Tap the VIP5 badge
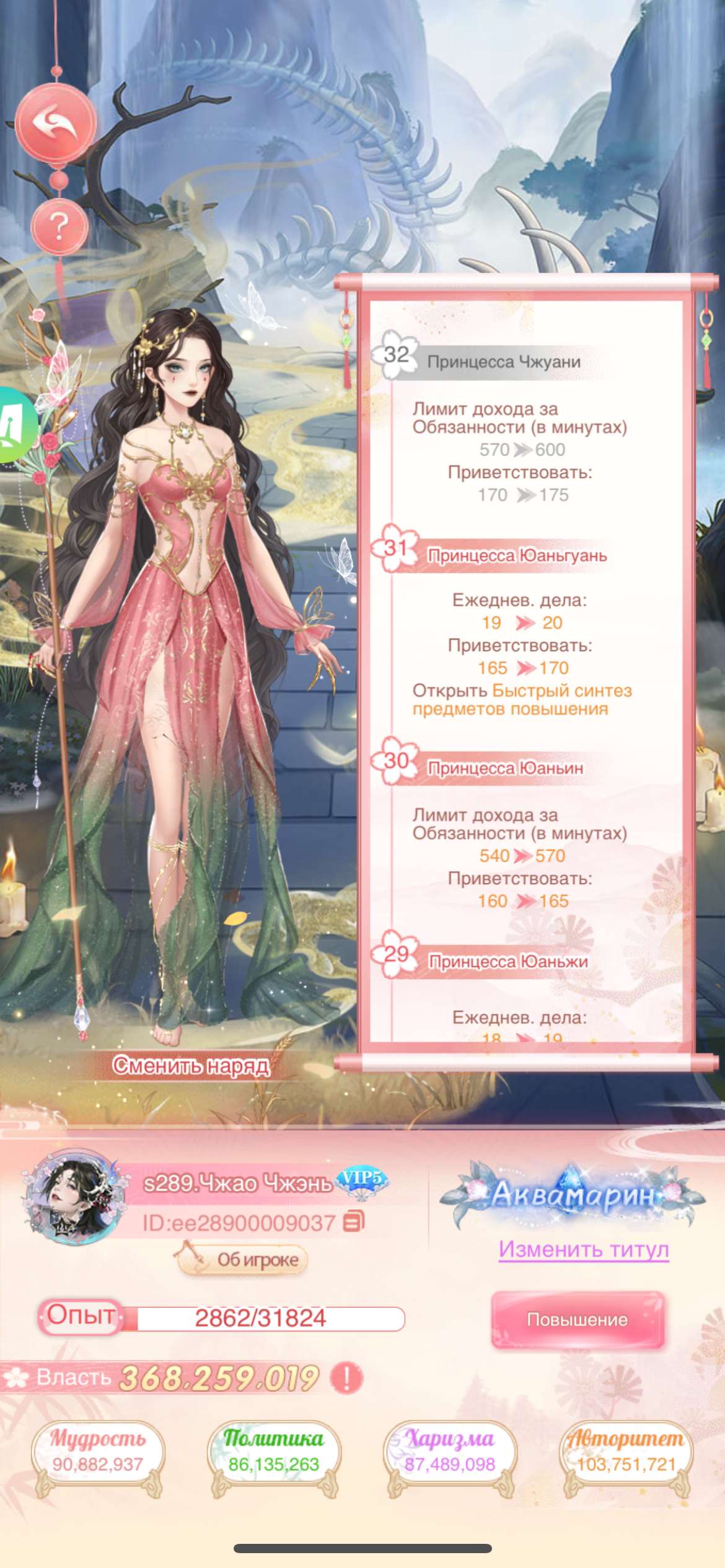This screenshot has width=725, height=1568. (x=361, y=1178)
